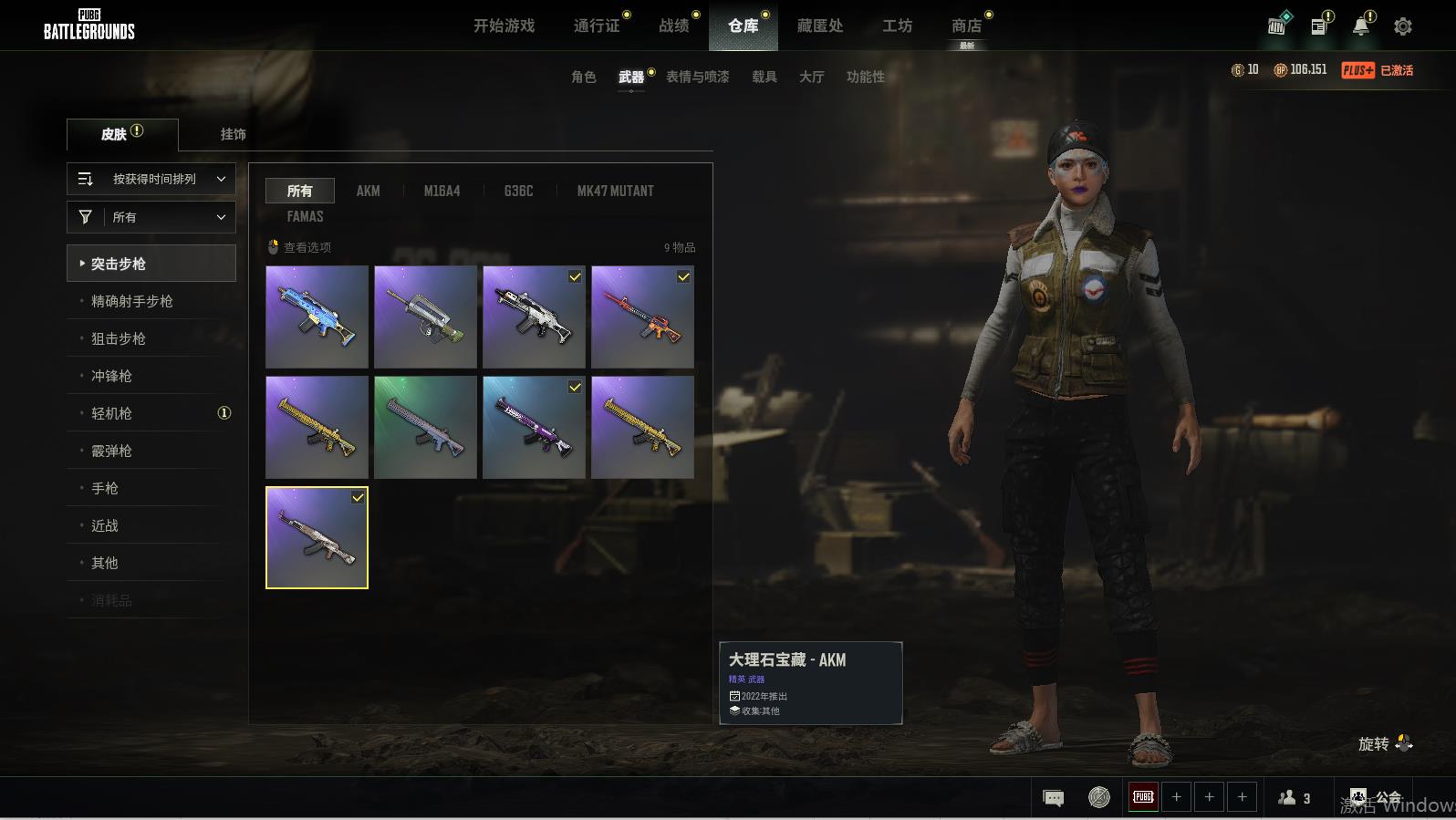Select the marble AKM skin thumbnail
Viewport: 1456px width, 820px height.
[317, 537]
